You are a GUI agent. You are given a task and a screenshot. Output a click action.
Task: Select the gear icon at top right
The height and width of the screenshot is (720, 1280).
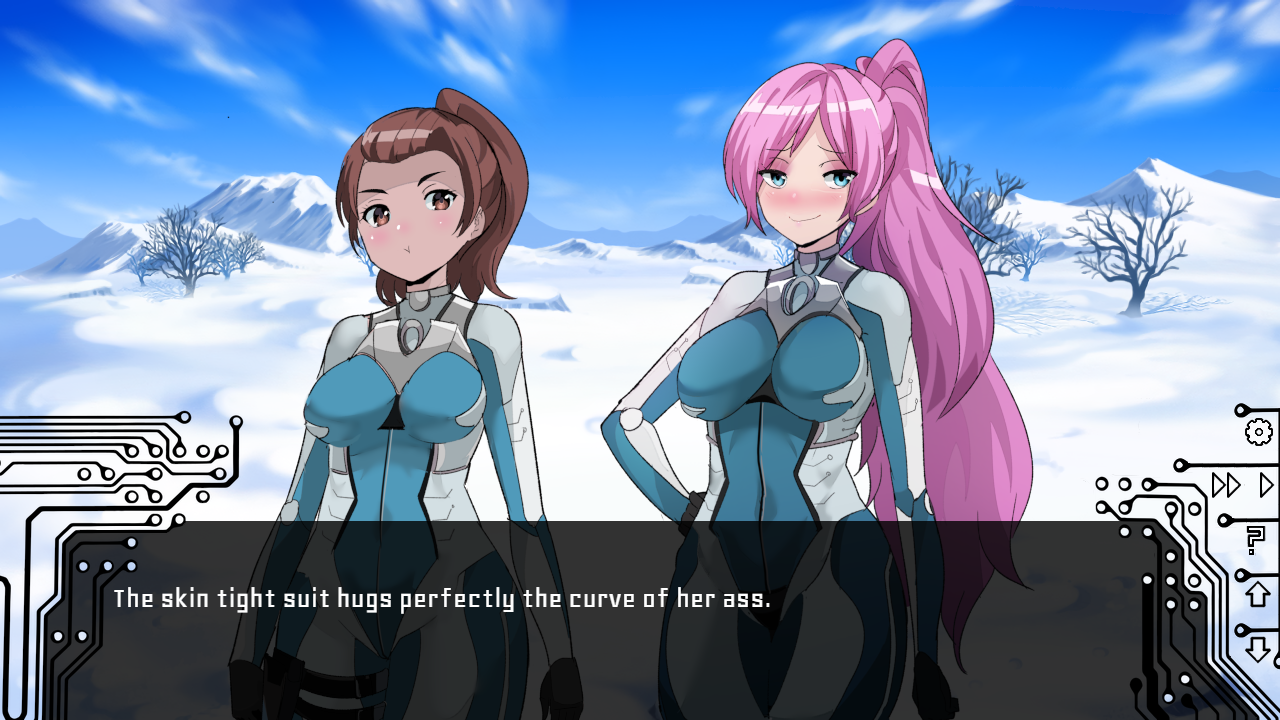click(x=1259, y=431)
